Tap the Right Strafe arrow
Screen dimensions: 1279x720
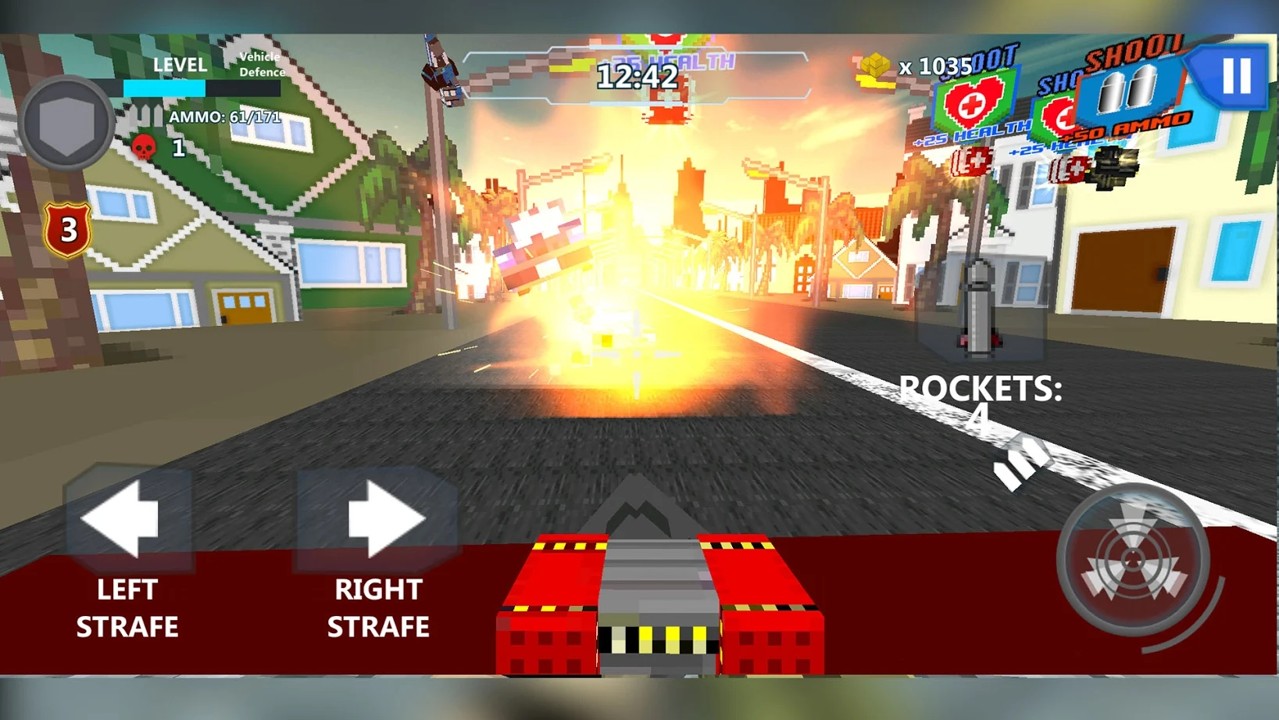[381, 518]
